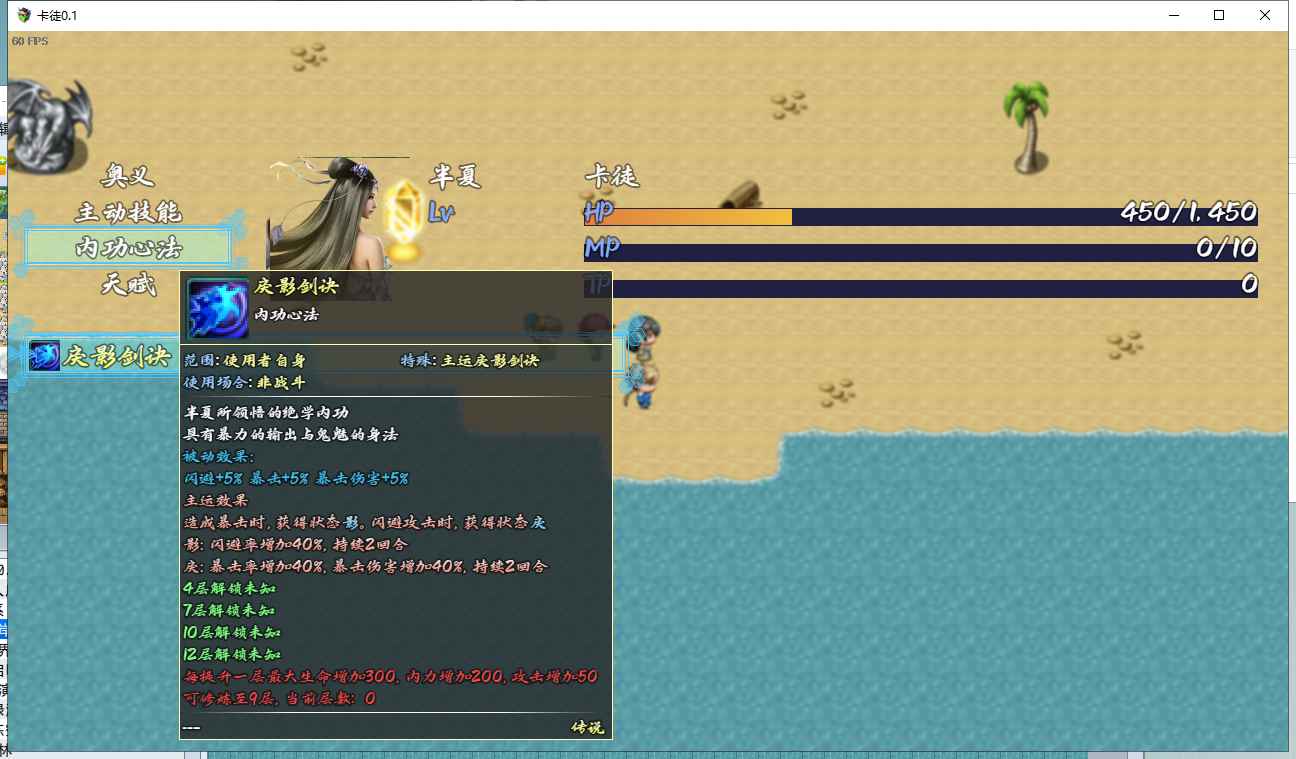This screenshot has height=759, width=1296.
Task: Switch to the 天赋 category
Action: click(128, 285)
